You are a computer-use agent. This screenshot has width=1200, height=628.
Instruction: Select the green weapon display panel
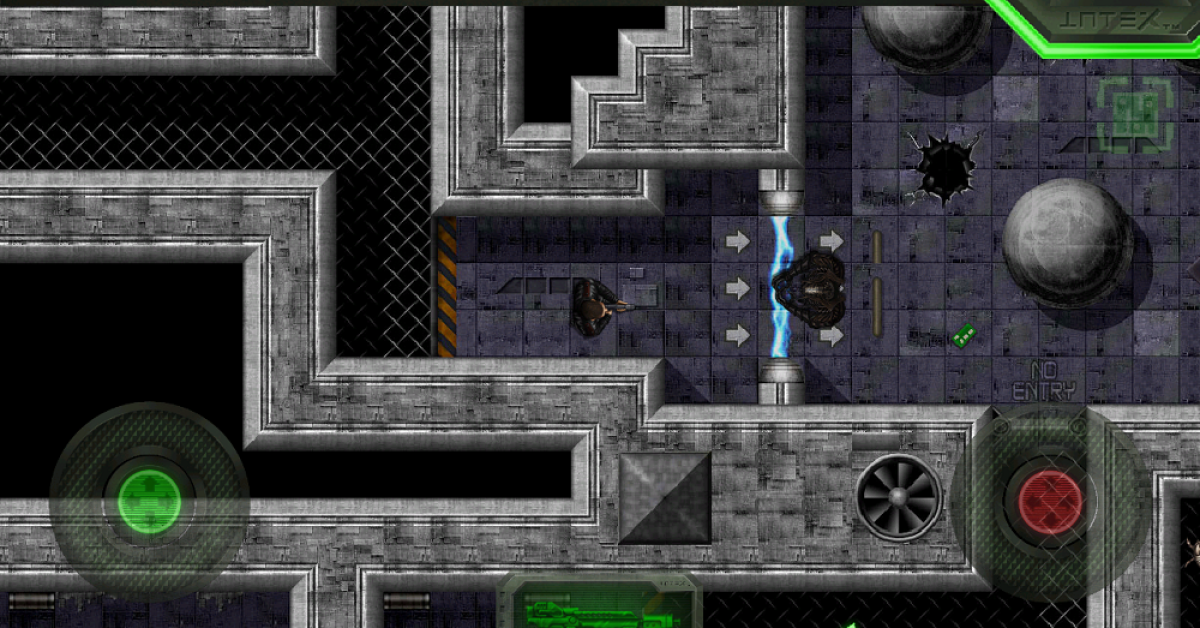click(598, 603)
